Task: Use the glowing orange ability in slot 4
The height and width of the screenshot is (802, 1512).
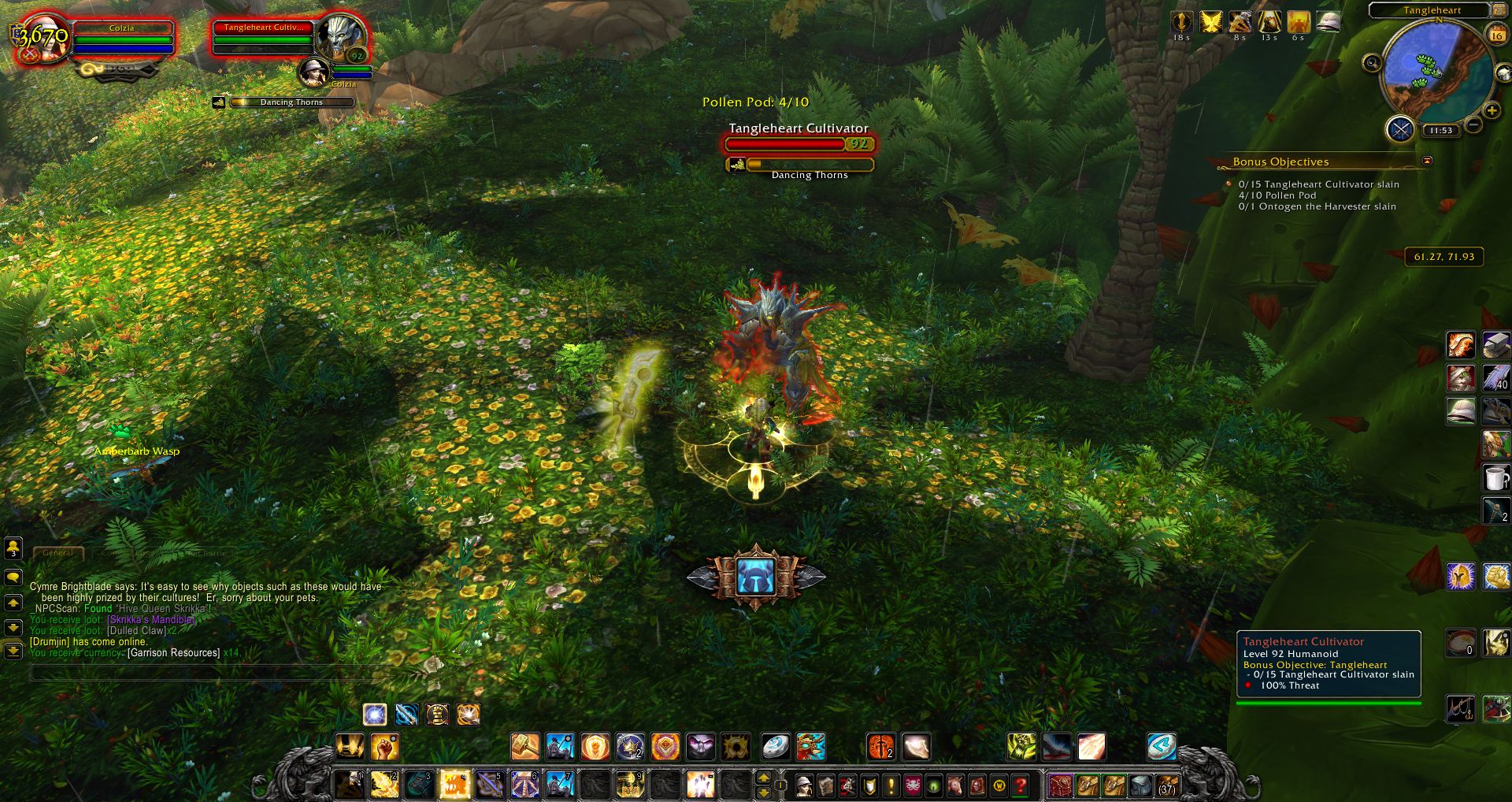Action: [x=455, y=785]
